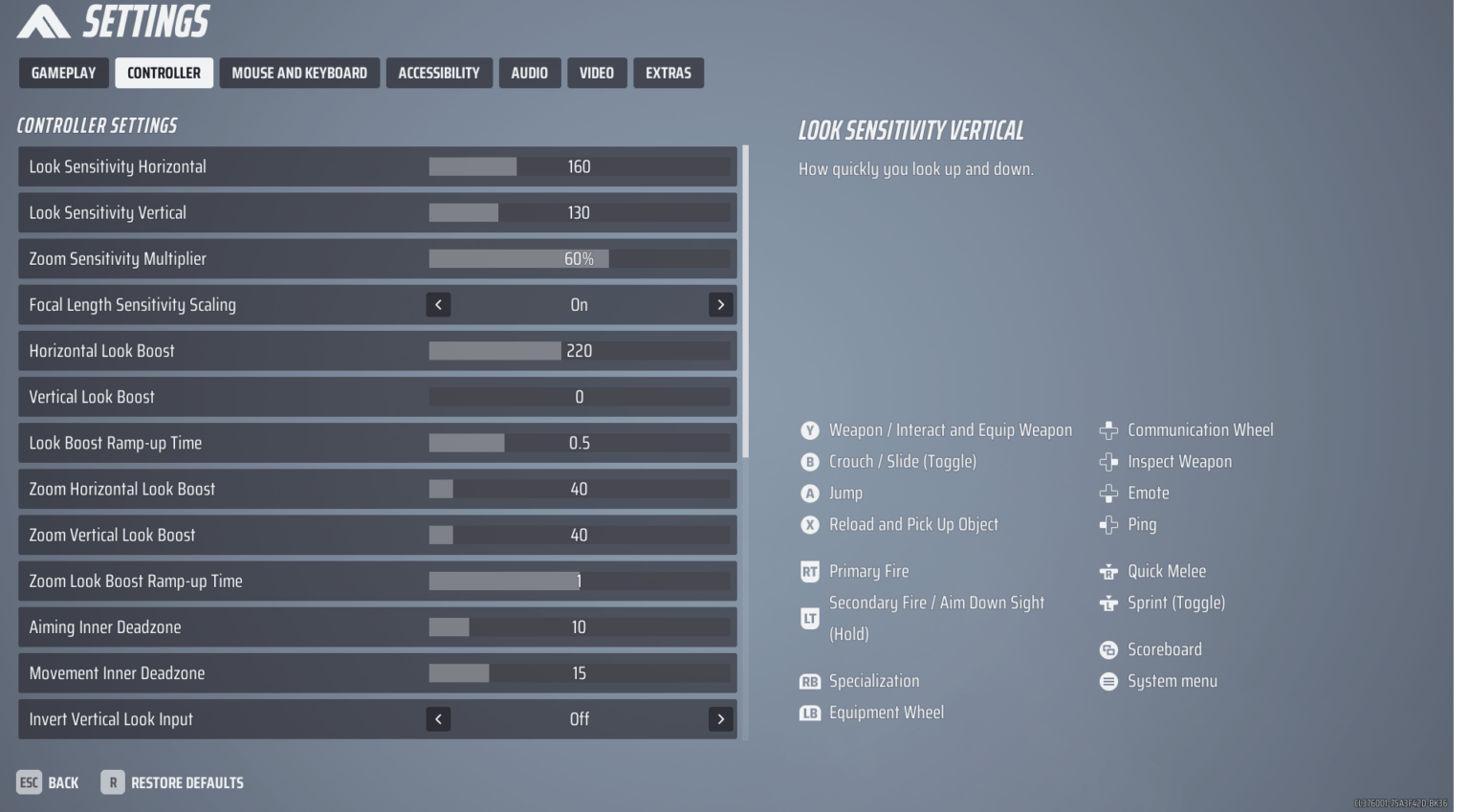The width and height of the screenshot is (1469, 812).
Task: Select the LB Equipment Wheel icon
Action: click(x=810, y=713)
